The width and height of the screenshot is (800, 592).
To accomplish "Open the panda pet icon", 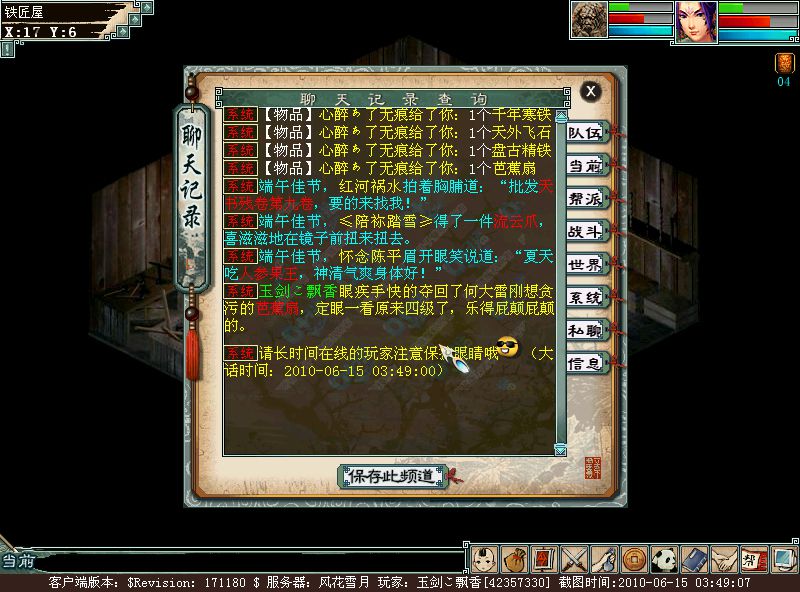I will tap(664, 557).
